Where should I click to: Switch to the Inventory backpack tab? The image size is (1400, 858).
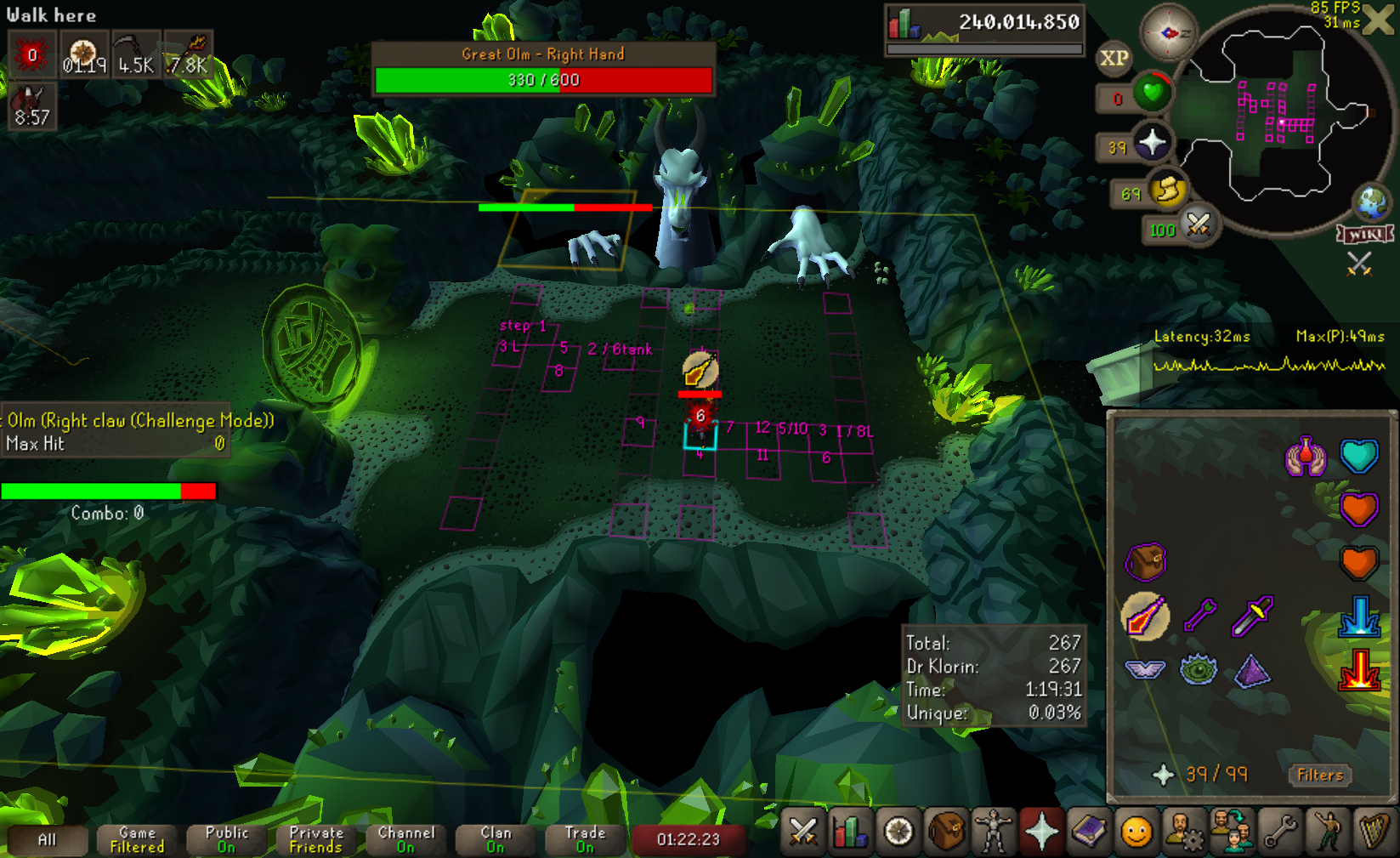(945, 832)
